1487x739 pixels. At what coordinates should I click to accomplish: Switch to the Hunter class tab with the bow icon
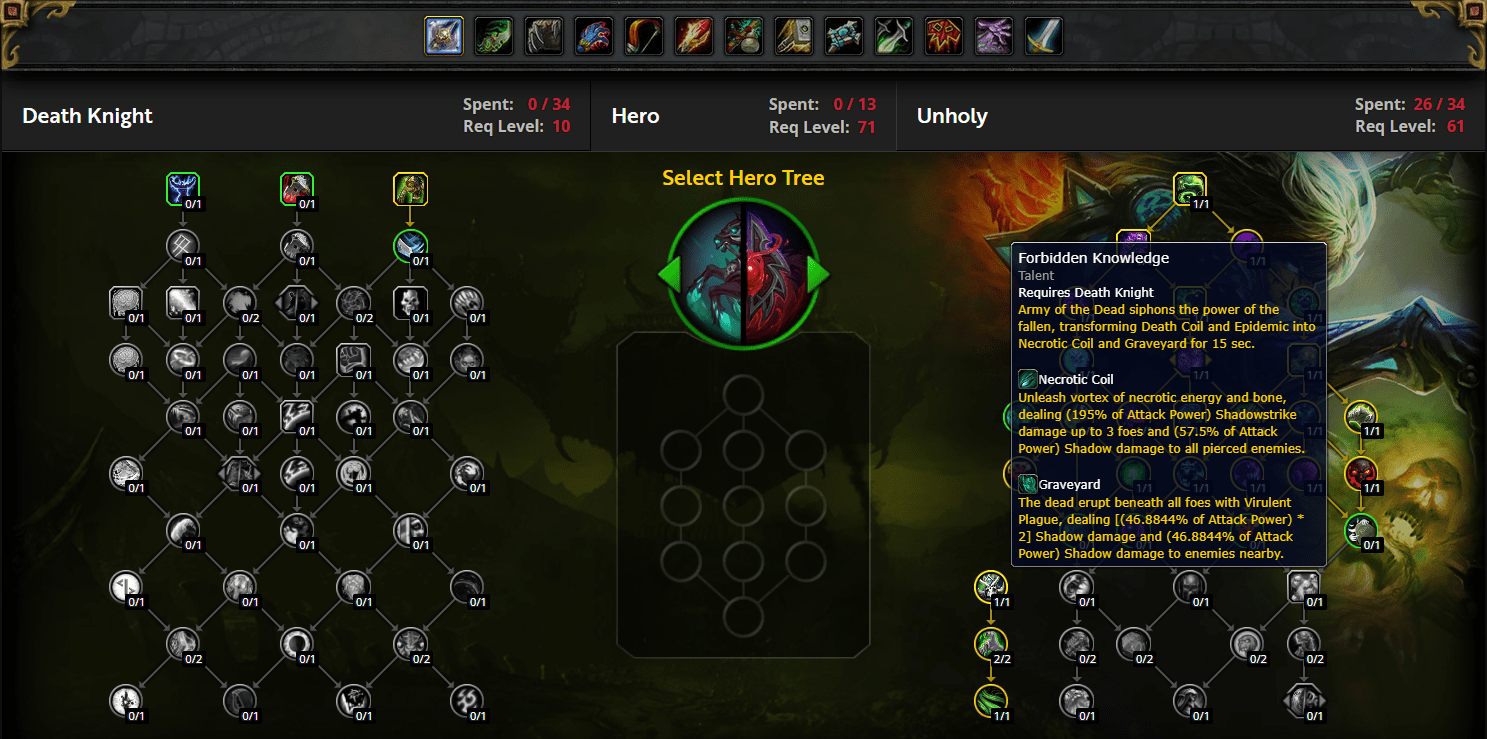[x=643, y=35]
